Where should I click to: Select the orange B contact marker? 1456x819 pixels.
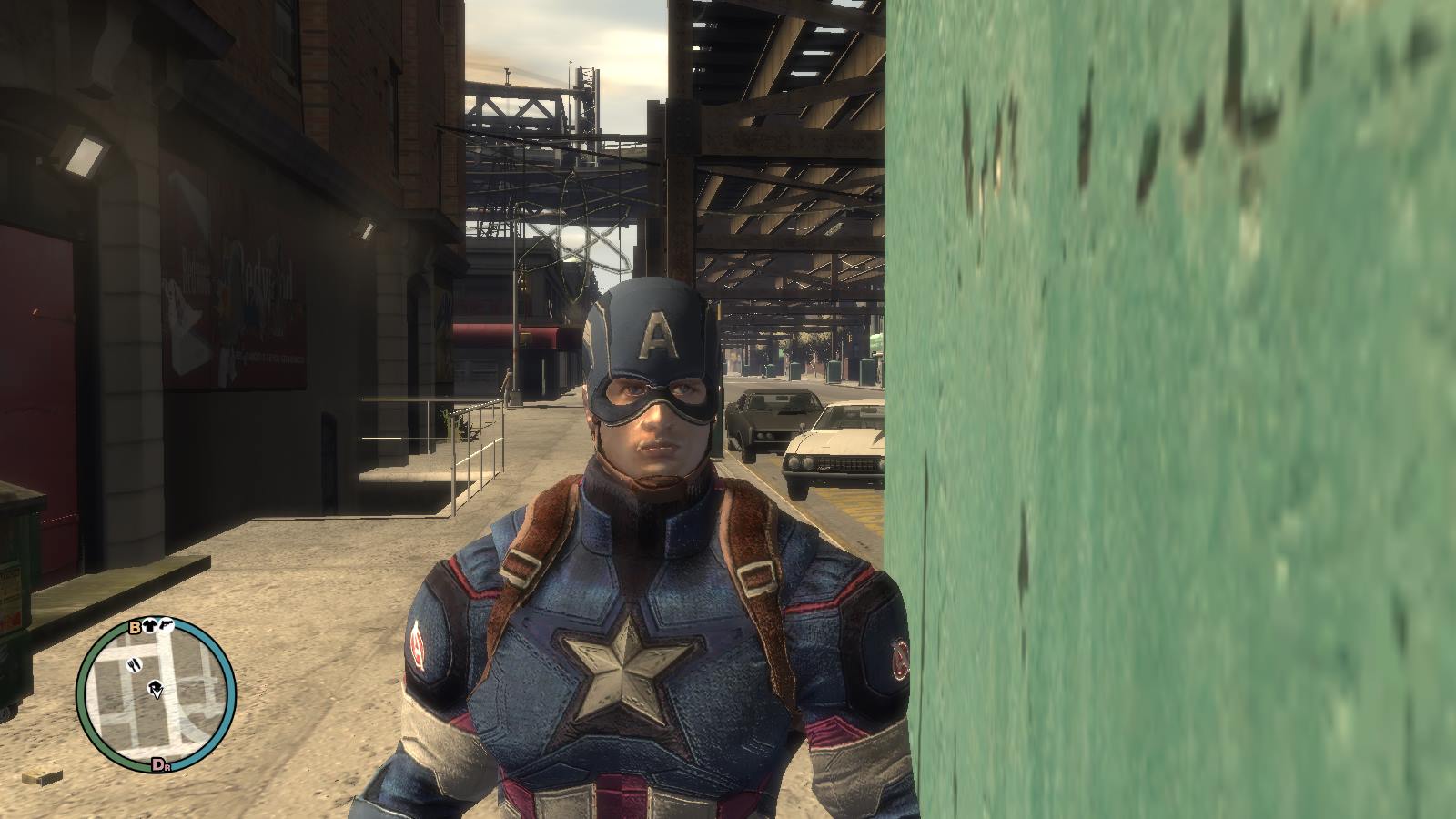[x=136, y=626]
